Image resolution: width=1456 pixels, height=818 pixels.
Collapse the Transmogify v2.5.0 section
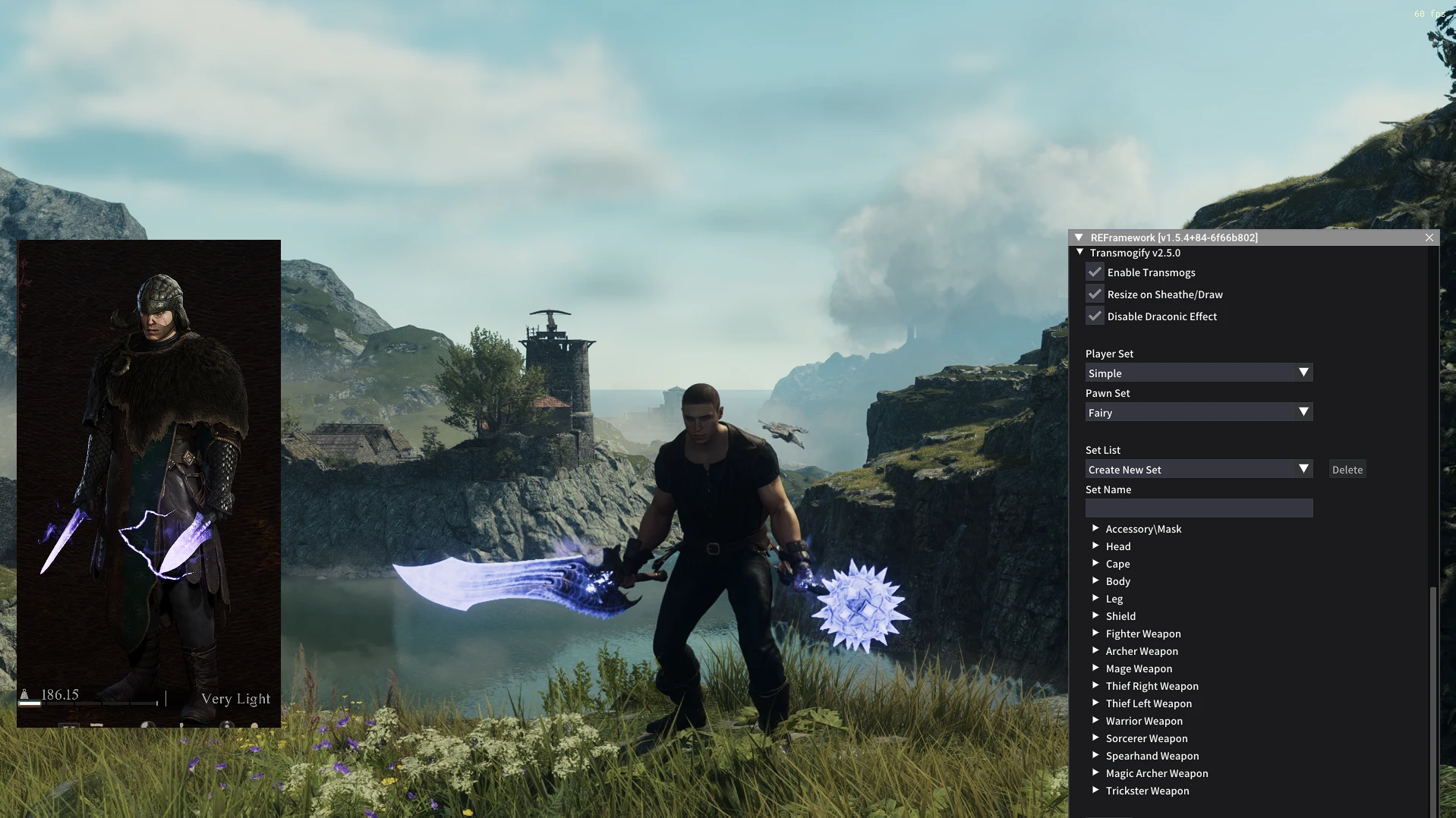pyautogui.click(x=1080, y=253)
